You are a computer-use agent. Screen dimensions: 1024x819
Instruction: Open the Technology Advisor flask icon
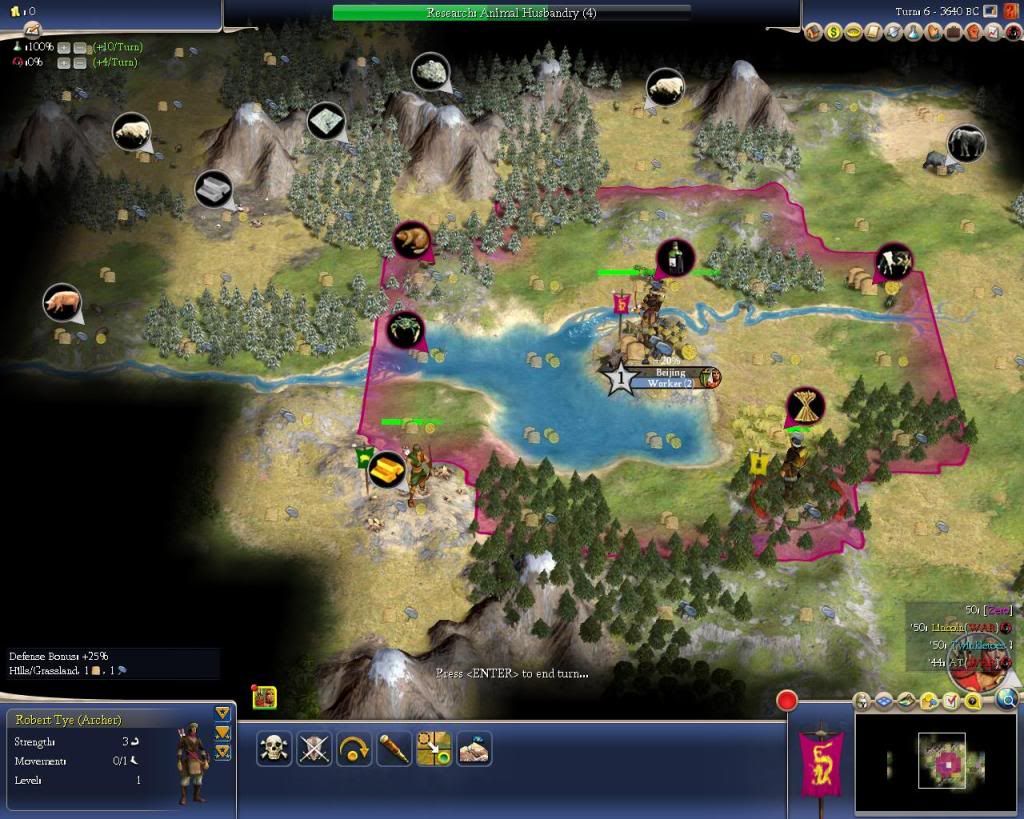coord(913,32)
